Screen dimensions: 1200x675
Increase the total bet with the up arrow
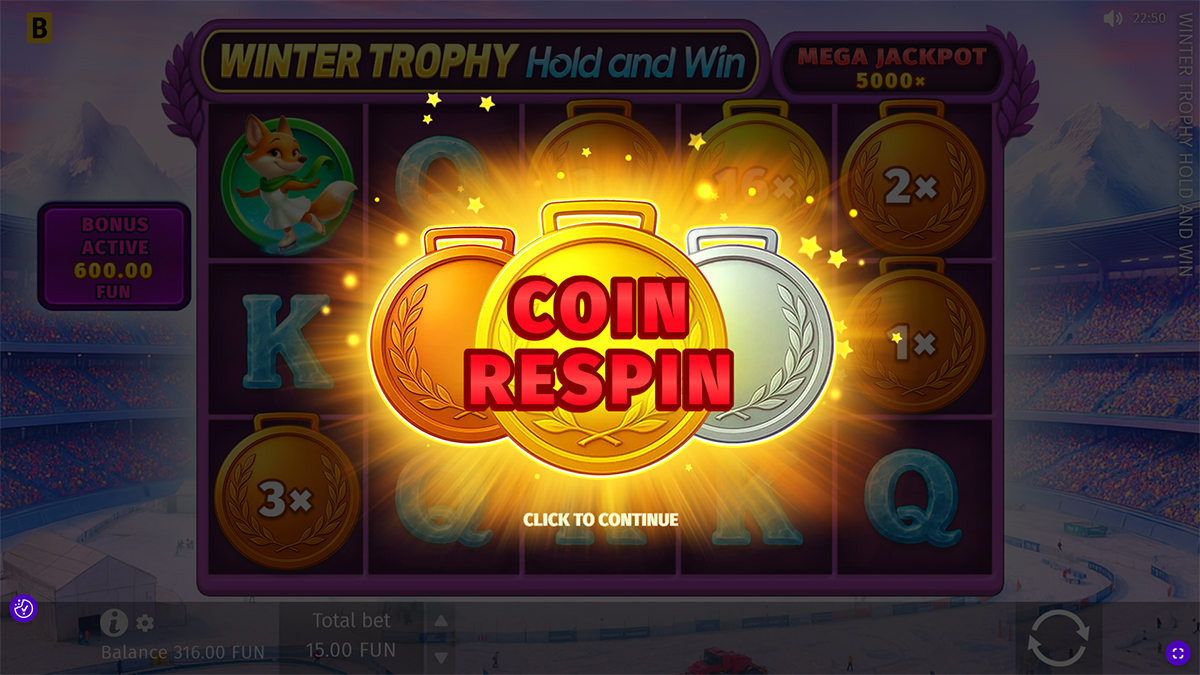pyautogui.click(x=440, y=620)
